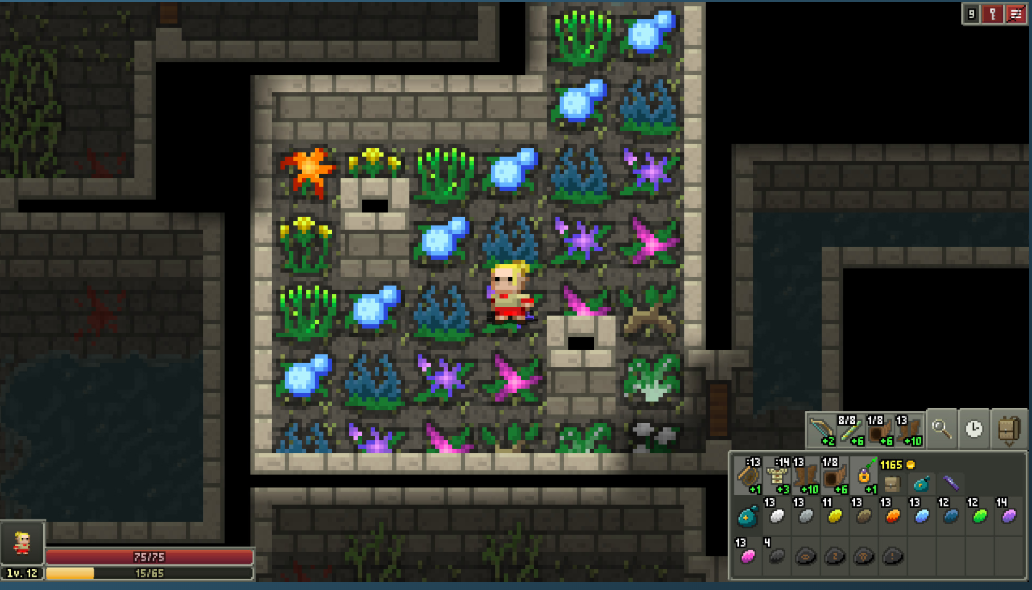This screenshot has width=1032, height=590.
Task: Select the equipped leather armor slot
Action: click(776, 479)
